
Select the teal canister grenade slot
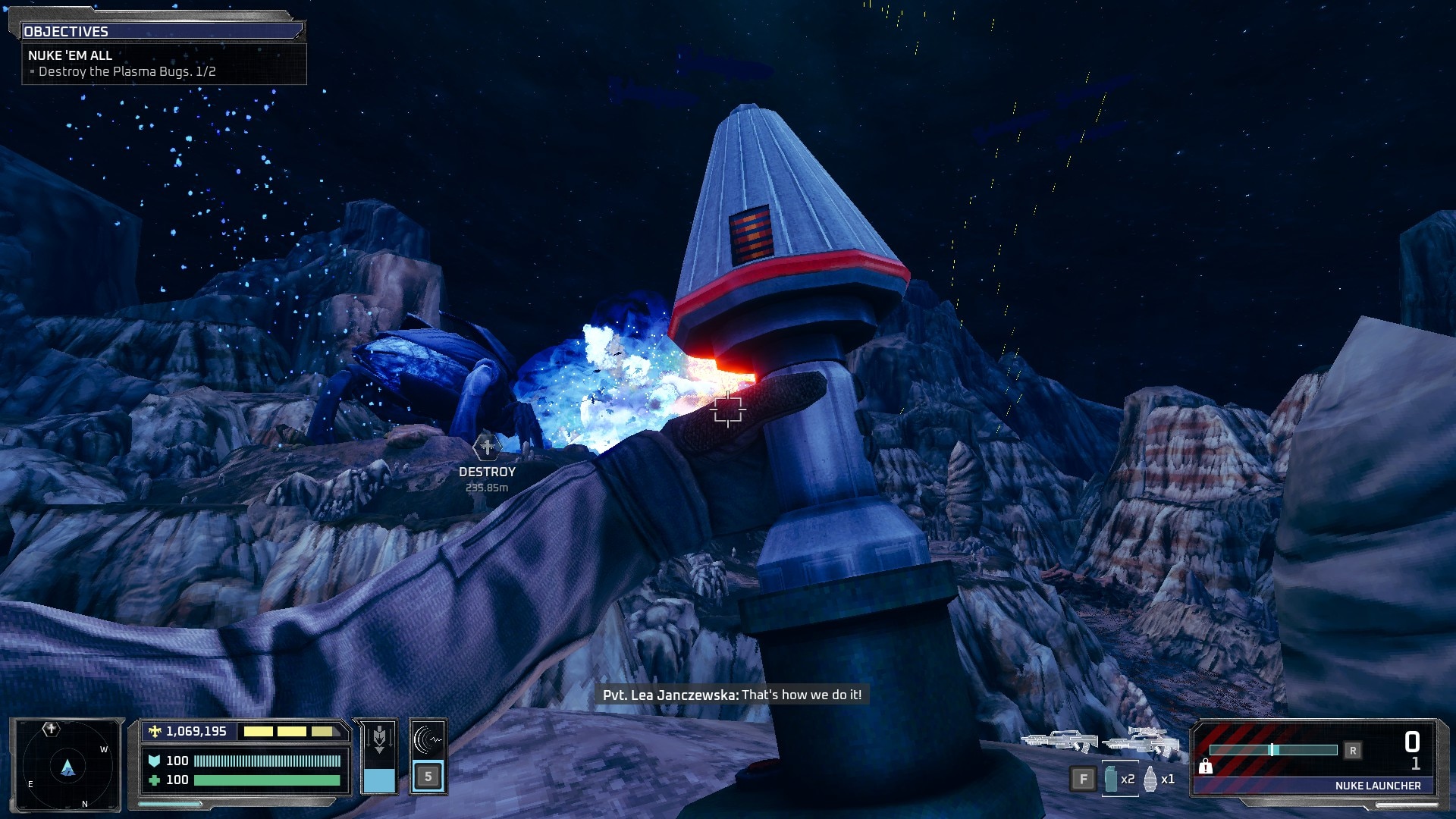point(1112,779)
